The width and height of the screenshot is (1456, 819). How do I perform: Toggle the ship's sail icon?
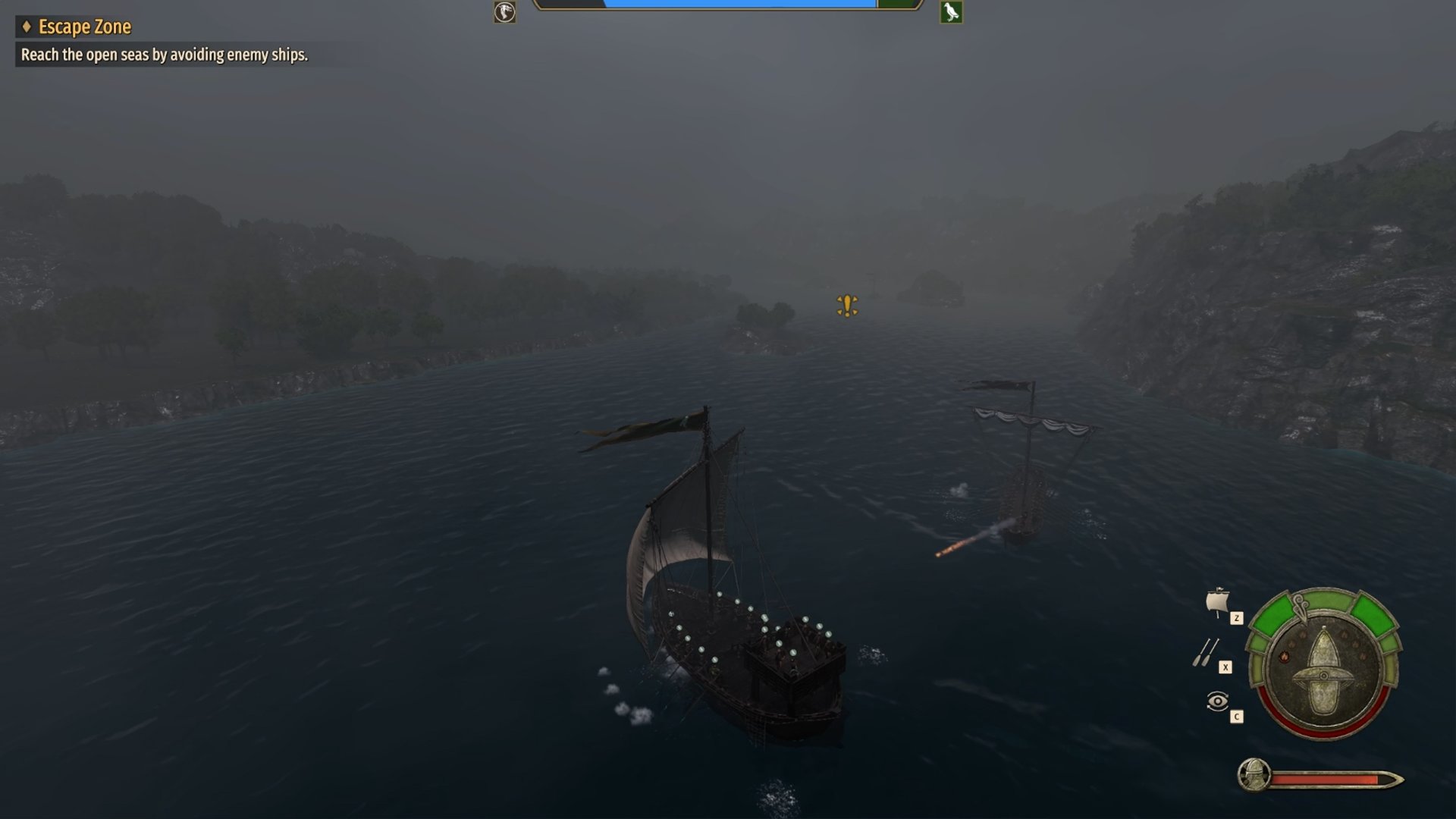point(1217,602)
